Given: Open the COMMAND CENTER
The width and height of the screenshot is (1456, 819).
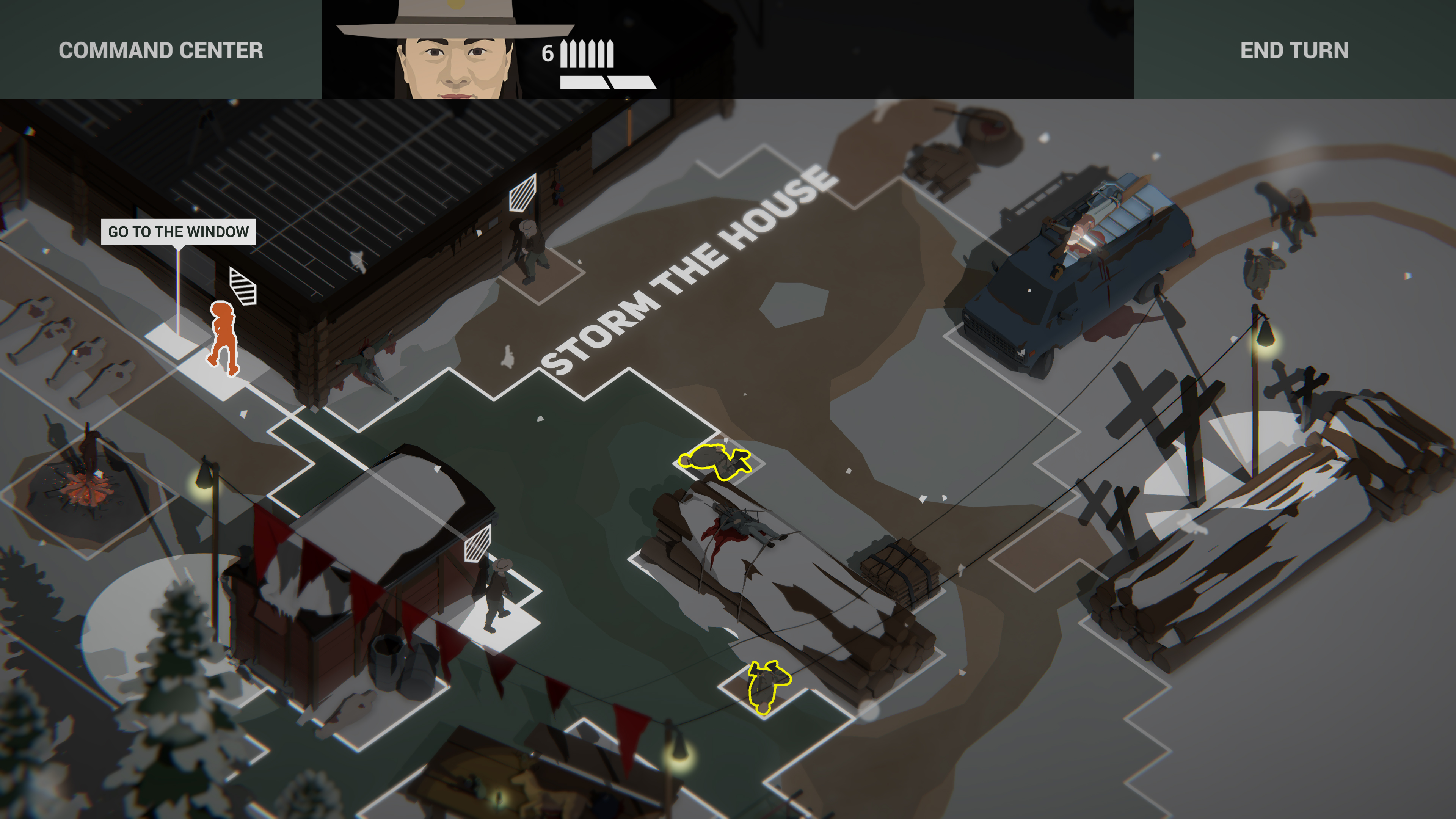Looking at the screenshot, I should [160, 51].
